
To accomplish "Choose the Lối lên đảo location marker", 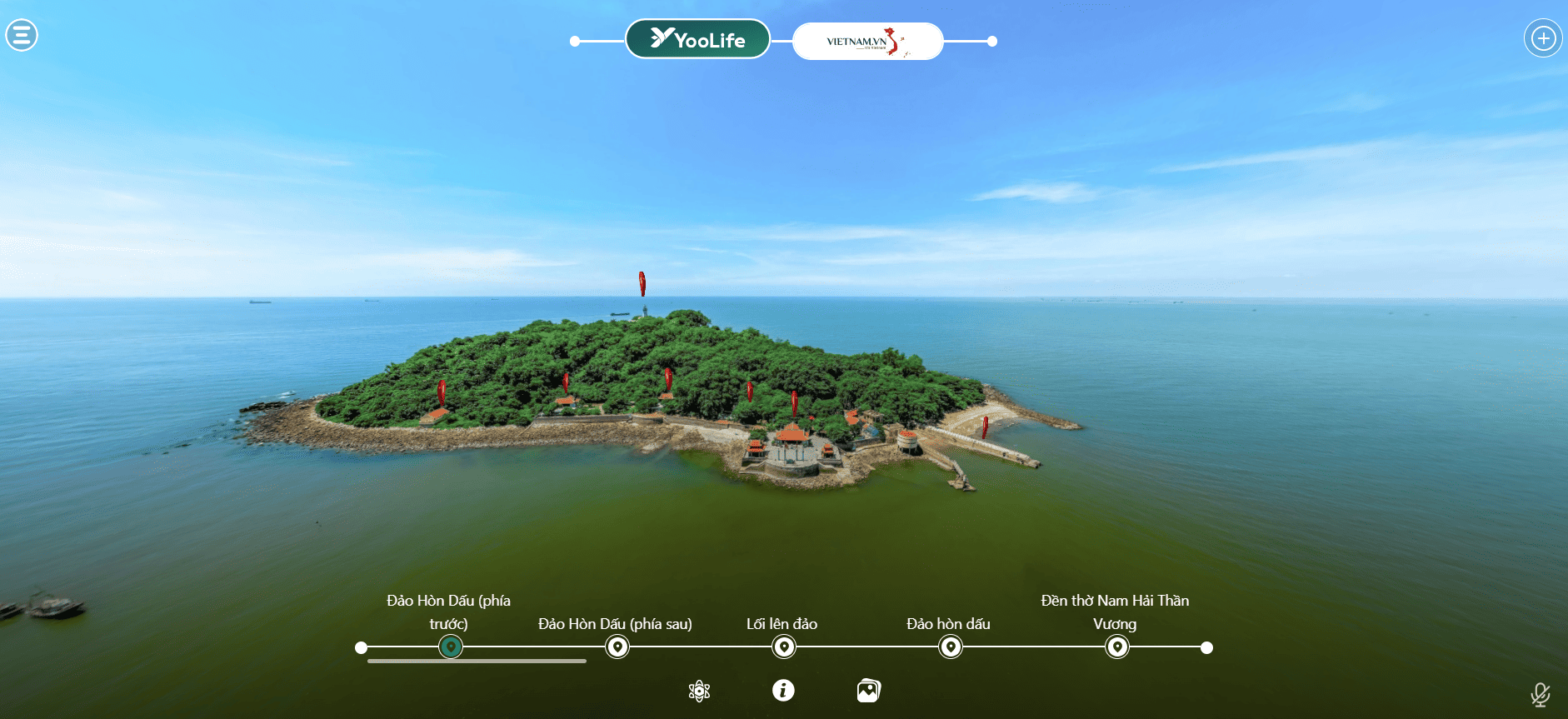I will (x=784, y=647).
